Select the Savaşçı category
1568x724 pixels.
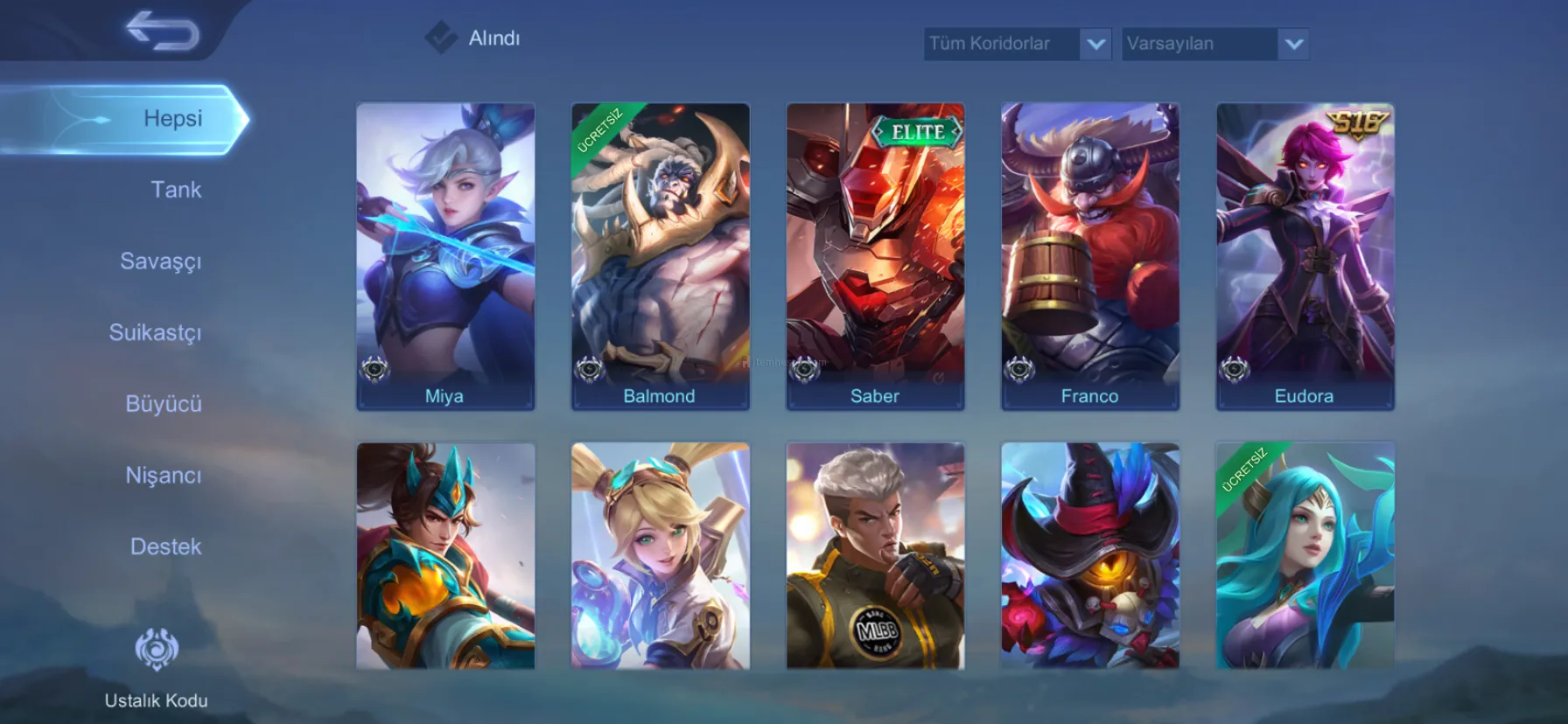pyautogui.click(x=160, y=261)
